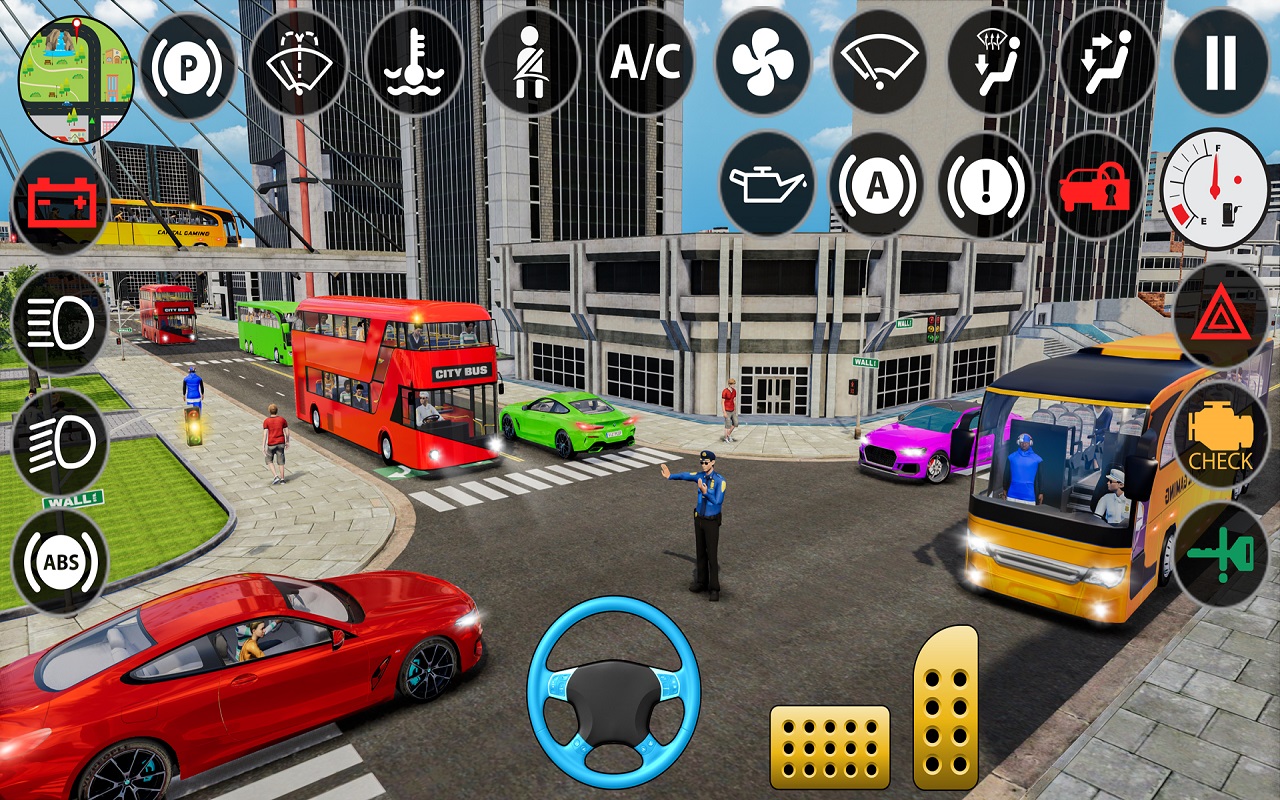Toggle the A/C on
The image size is (1280, 800).
[647, 62]
